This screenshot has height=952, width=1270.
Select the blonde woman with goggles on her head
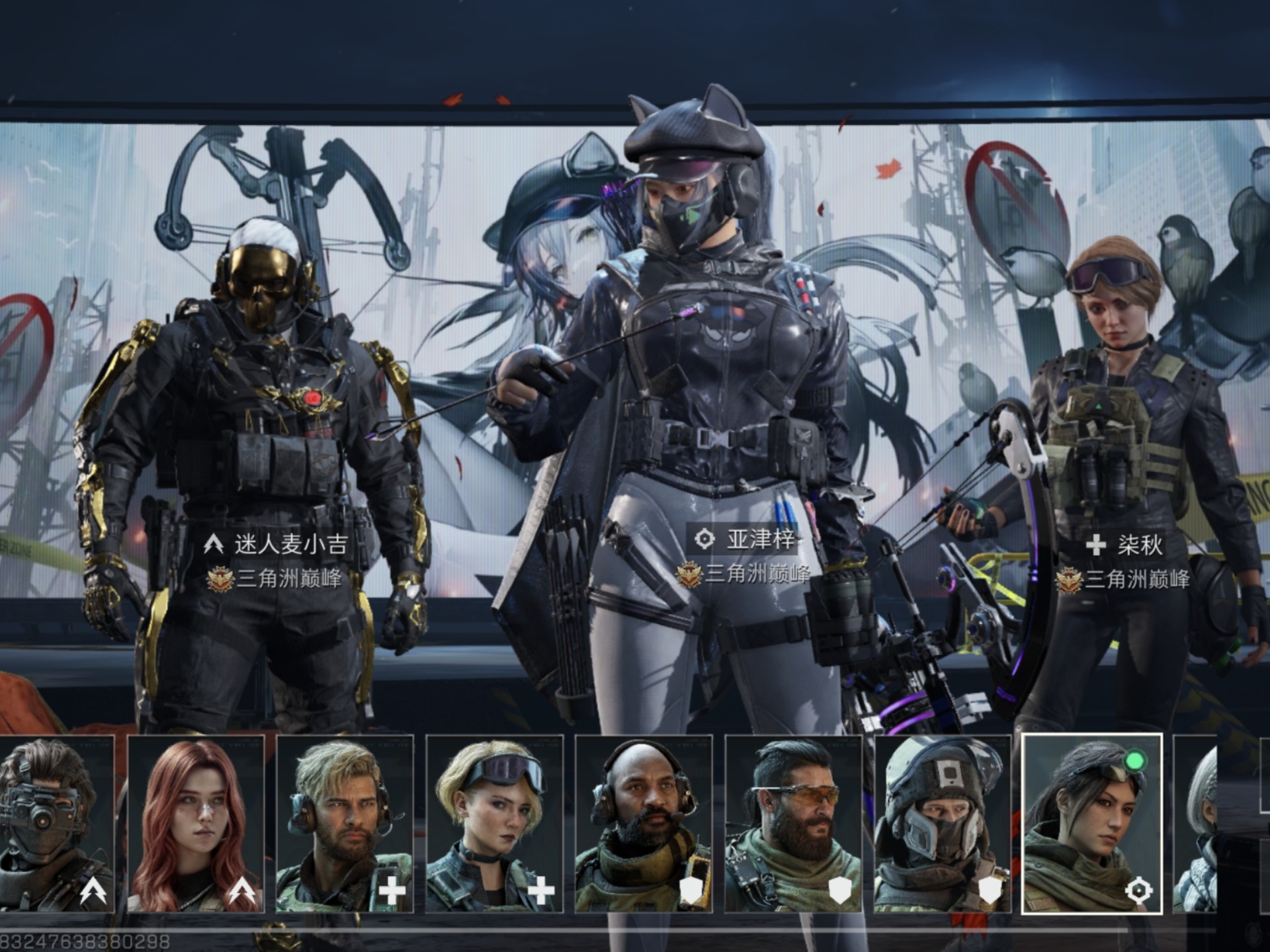coord(494,824)
